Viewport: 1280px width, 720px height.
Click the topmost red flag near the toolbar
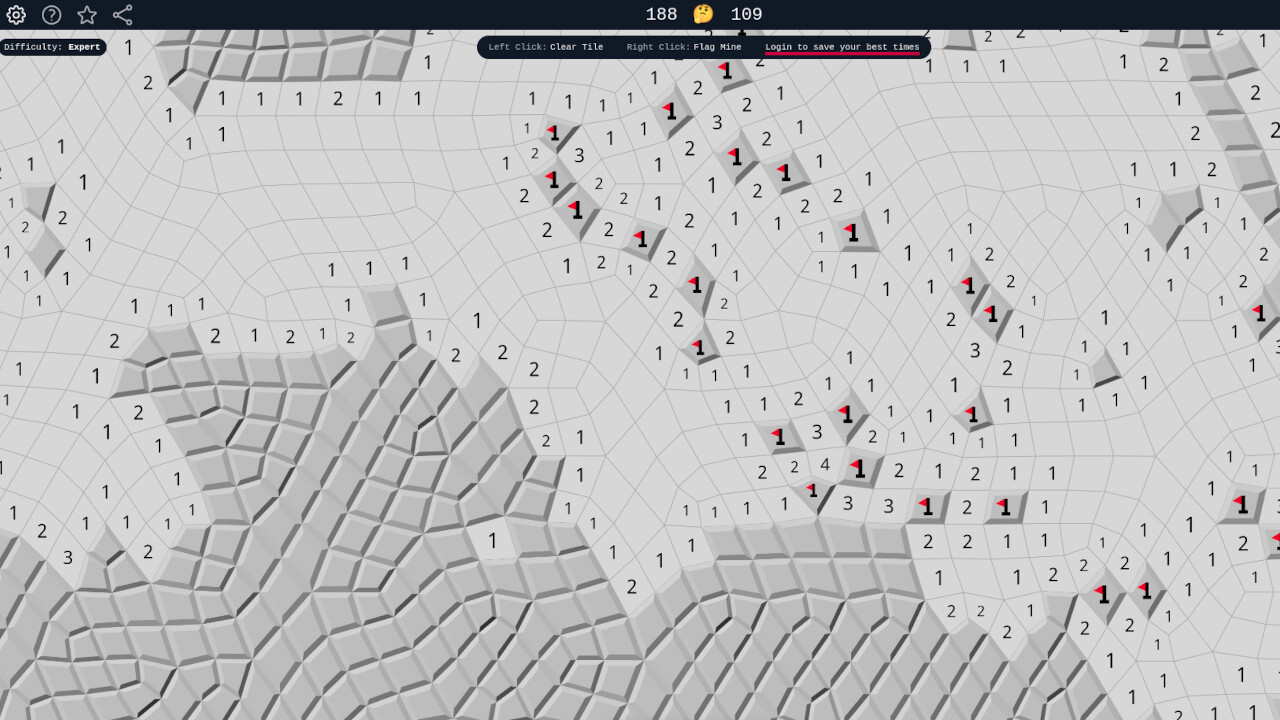[723, 71]
